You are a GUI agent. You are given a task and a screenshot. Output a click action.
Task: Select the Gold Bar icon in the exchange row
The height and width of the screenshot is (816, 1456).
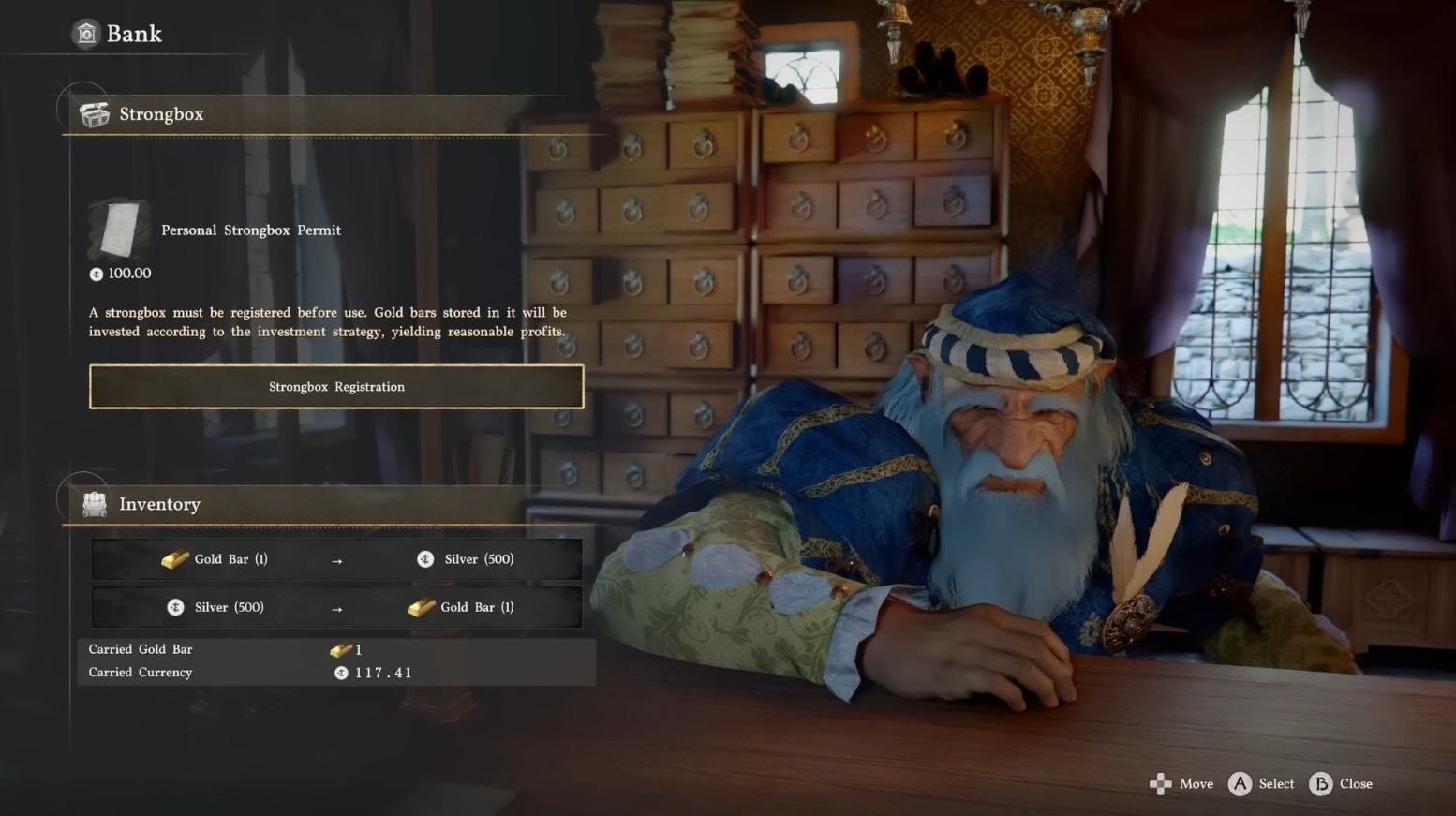(172, 558)
